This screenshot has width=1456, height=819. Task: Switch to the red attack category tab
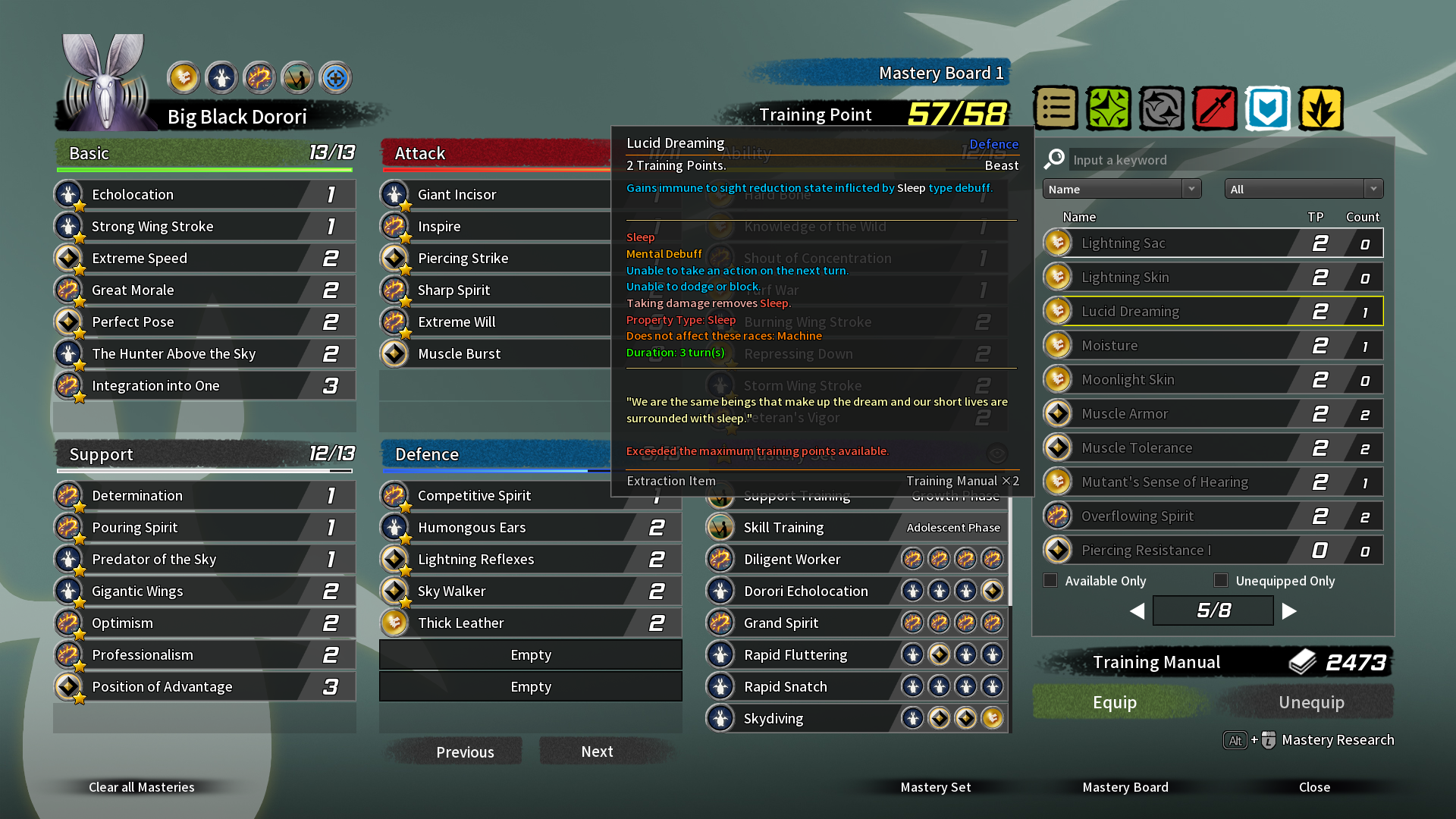[1214, 108]
